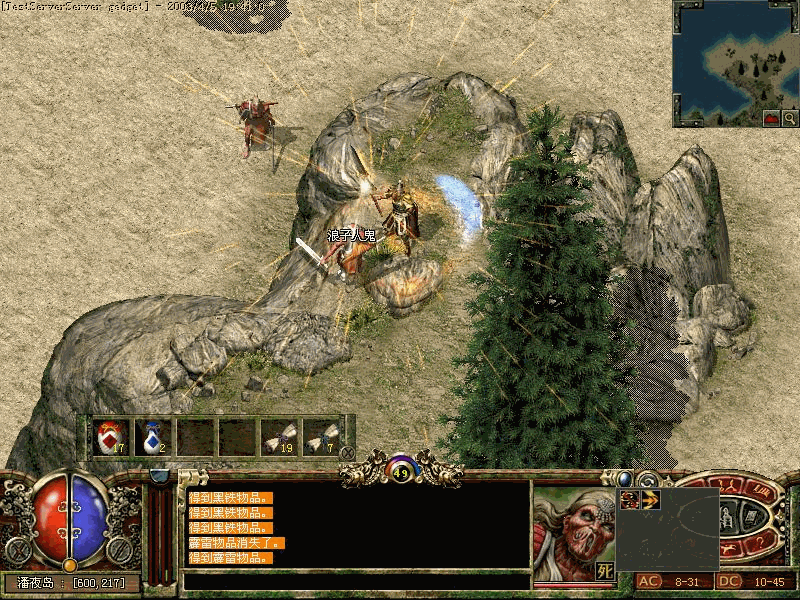The image size is (800, 600).
Task: Click the minimap magnifying glass zoom button
Action: (790, 118)
